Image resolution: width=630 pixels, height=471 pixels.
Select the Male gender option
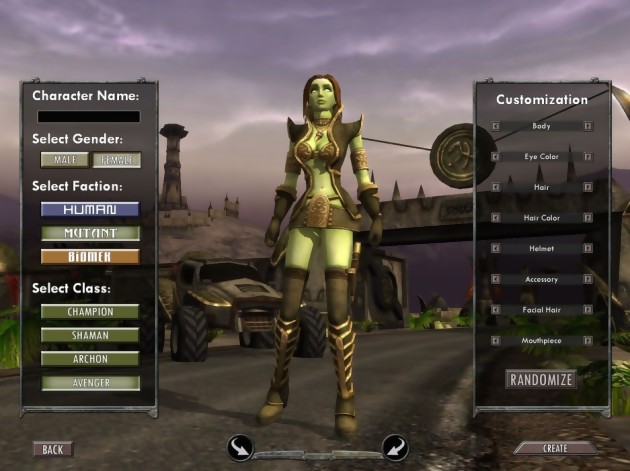click(x=64, y=160)
